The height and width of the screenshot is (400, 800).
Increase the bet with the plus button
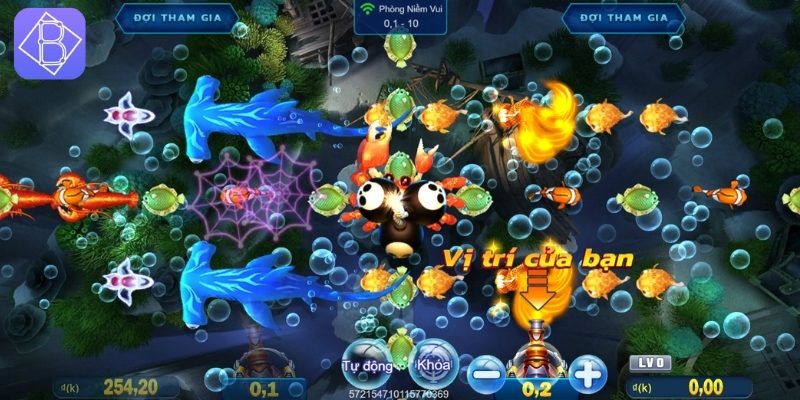pos(590,374)
